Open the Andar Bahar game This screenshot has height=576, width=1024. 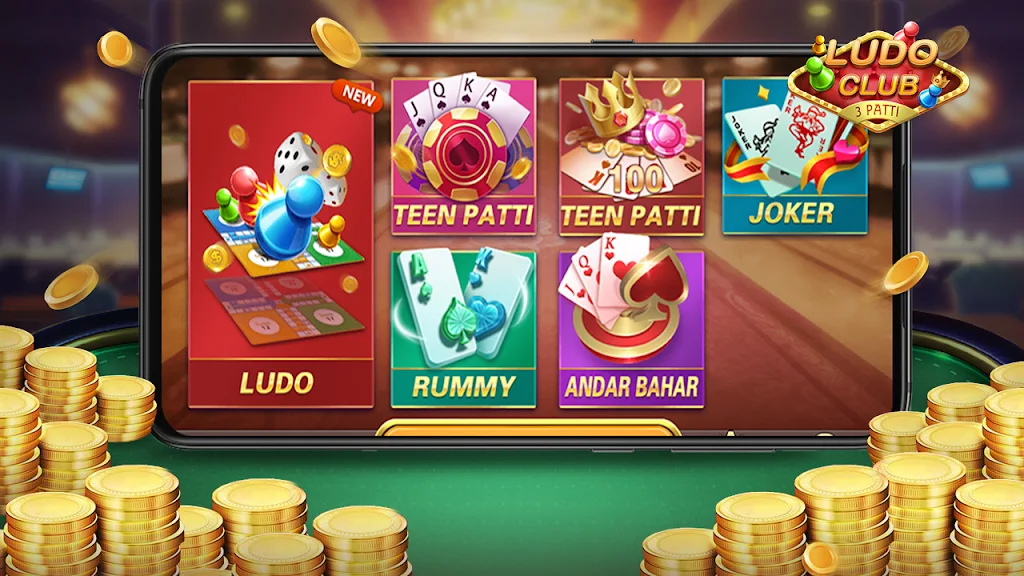(630, 329)
